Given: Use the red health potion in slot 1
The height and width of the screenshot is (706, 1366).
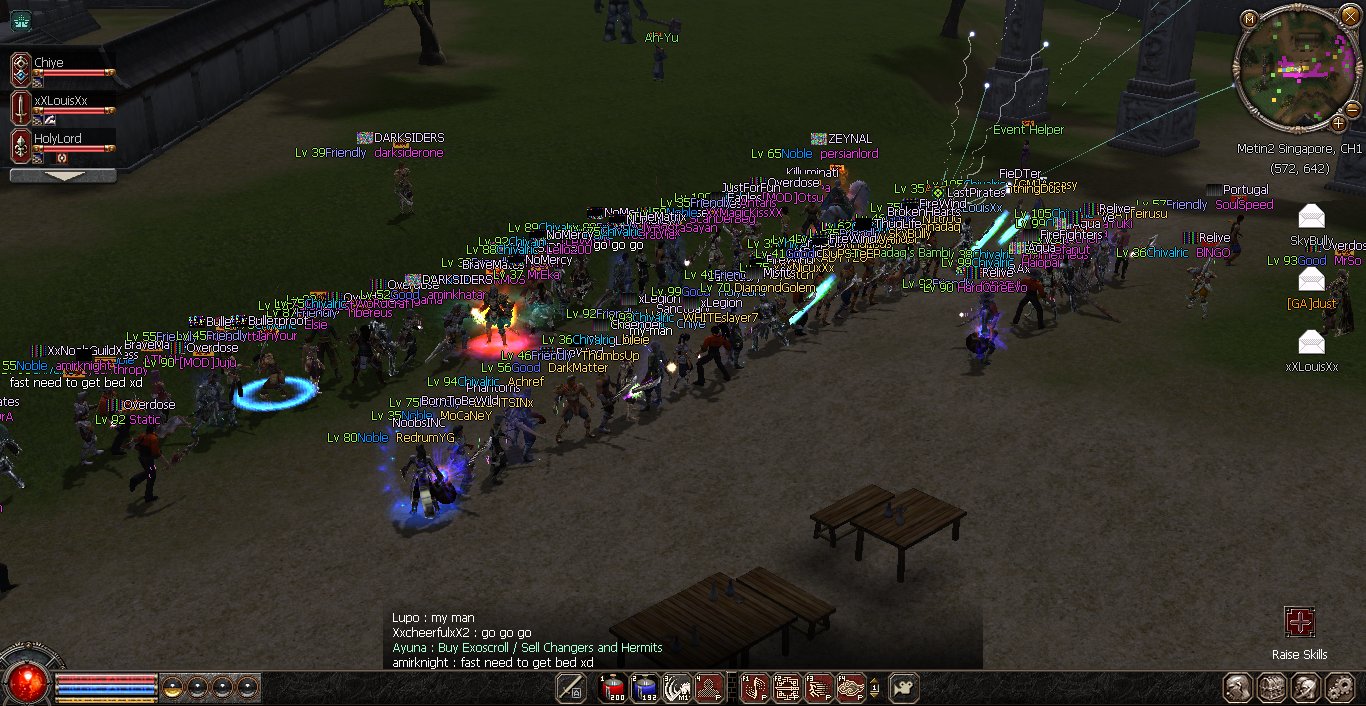Looking at the screenshot, I should pyautogui.click(x=612, y=688).
